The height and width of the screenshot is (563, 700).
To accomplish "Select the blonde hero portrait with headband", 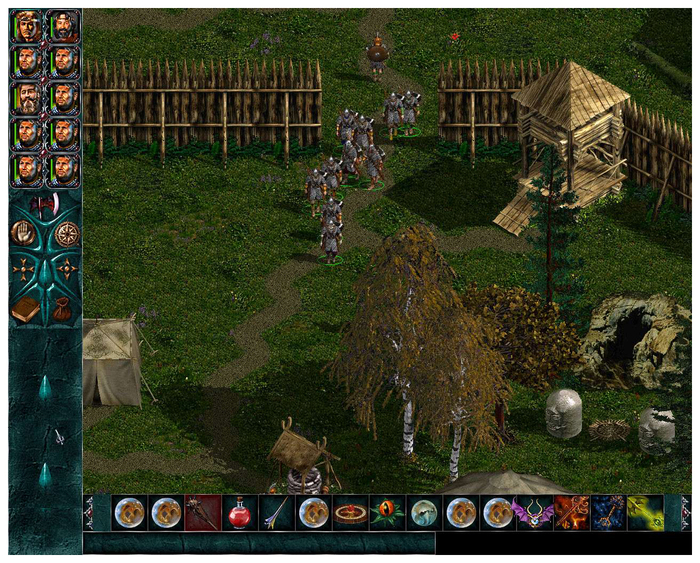I will pos(27,27).
